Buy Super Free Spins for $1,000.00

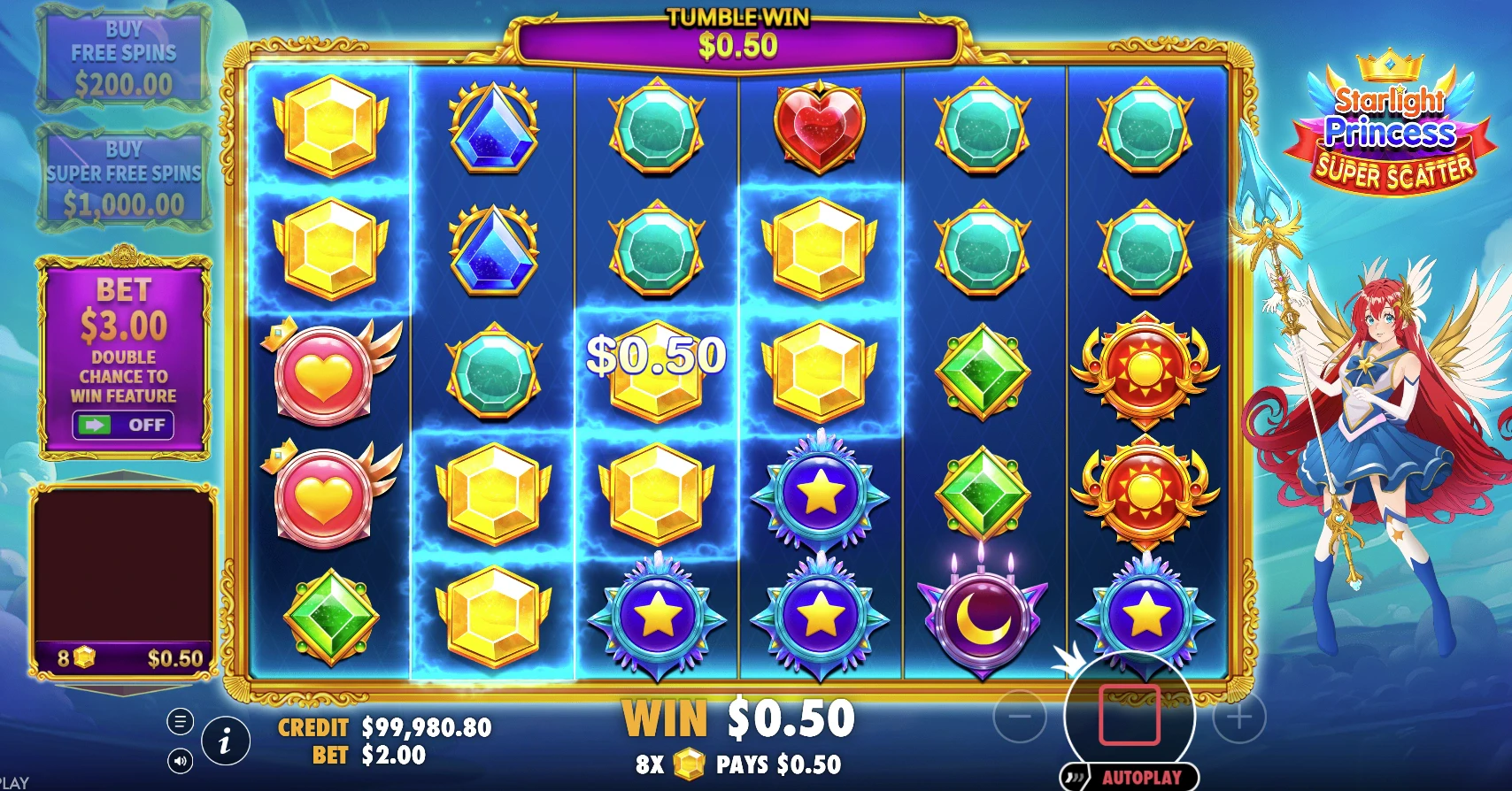tap(124, 177)
